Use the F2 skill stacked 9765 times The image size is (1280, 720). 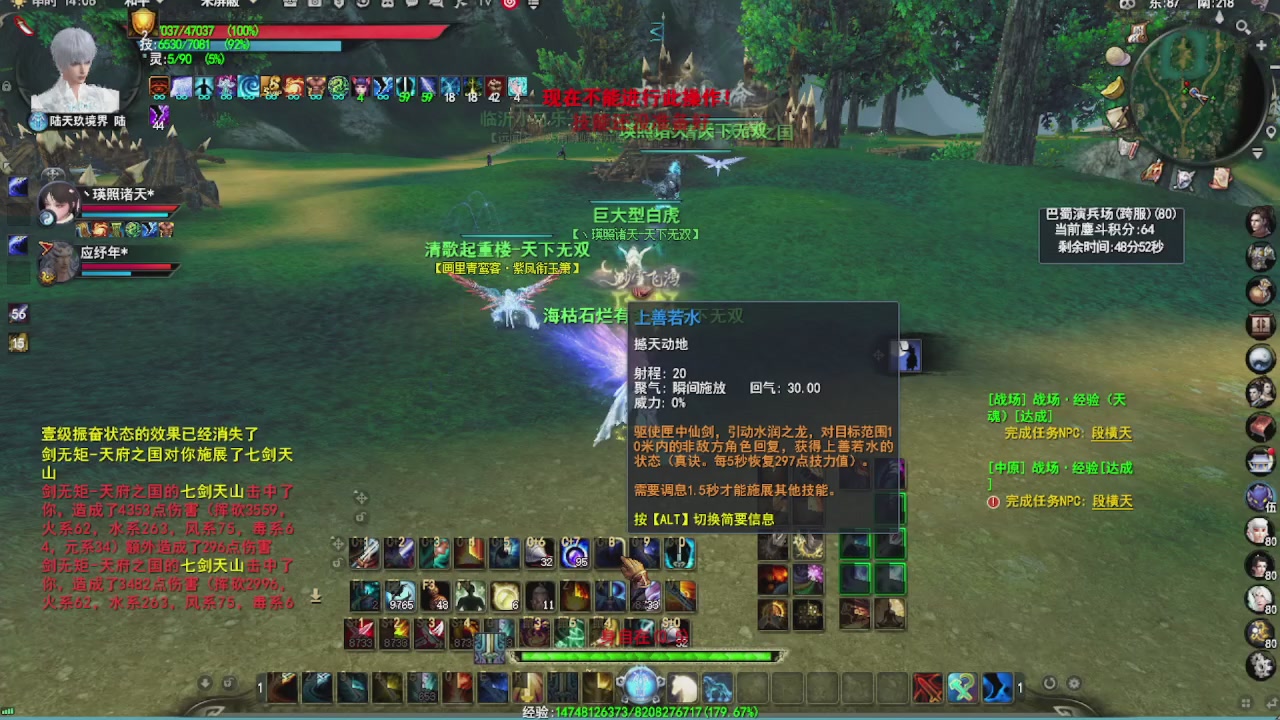[398, 597]
